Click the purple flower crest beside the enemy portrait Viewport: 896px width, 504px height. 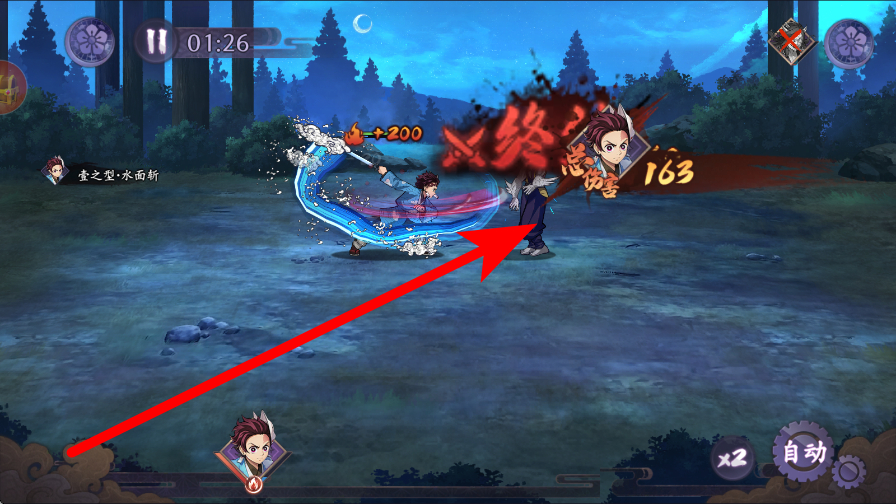click(849, 42)
